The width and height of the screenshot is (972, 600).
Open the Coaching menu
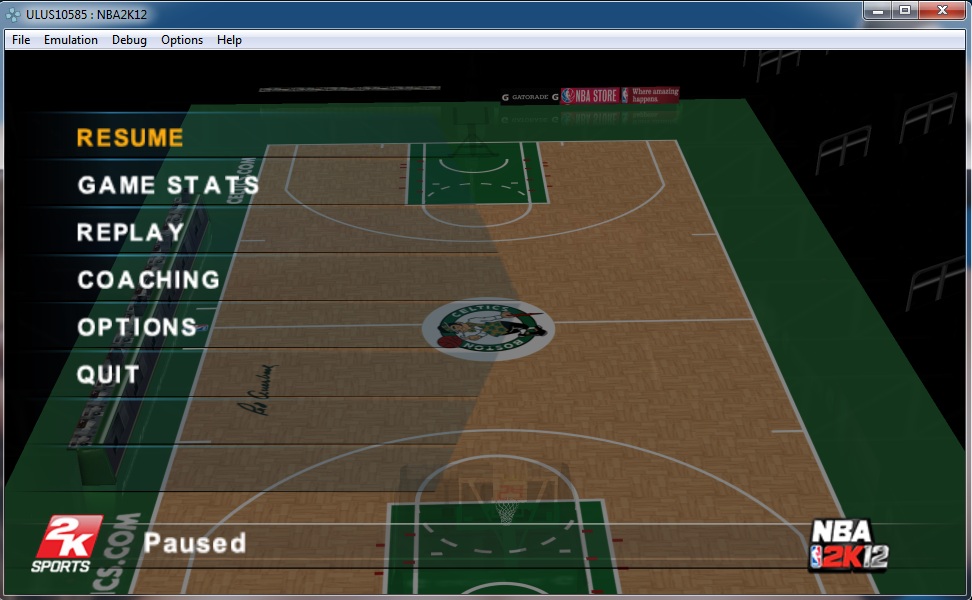coord(148,280)
